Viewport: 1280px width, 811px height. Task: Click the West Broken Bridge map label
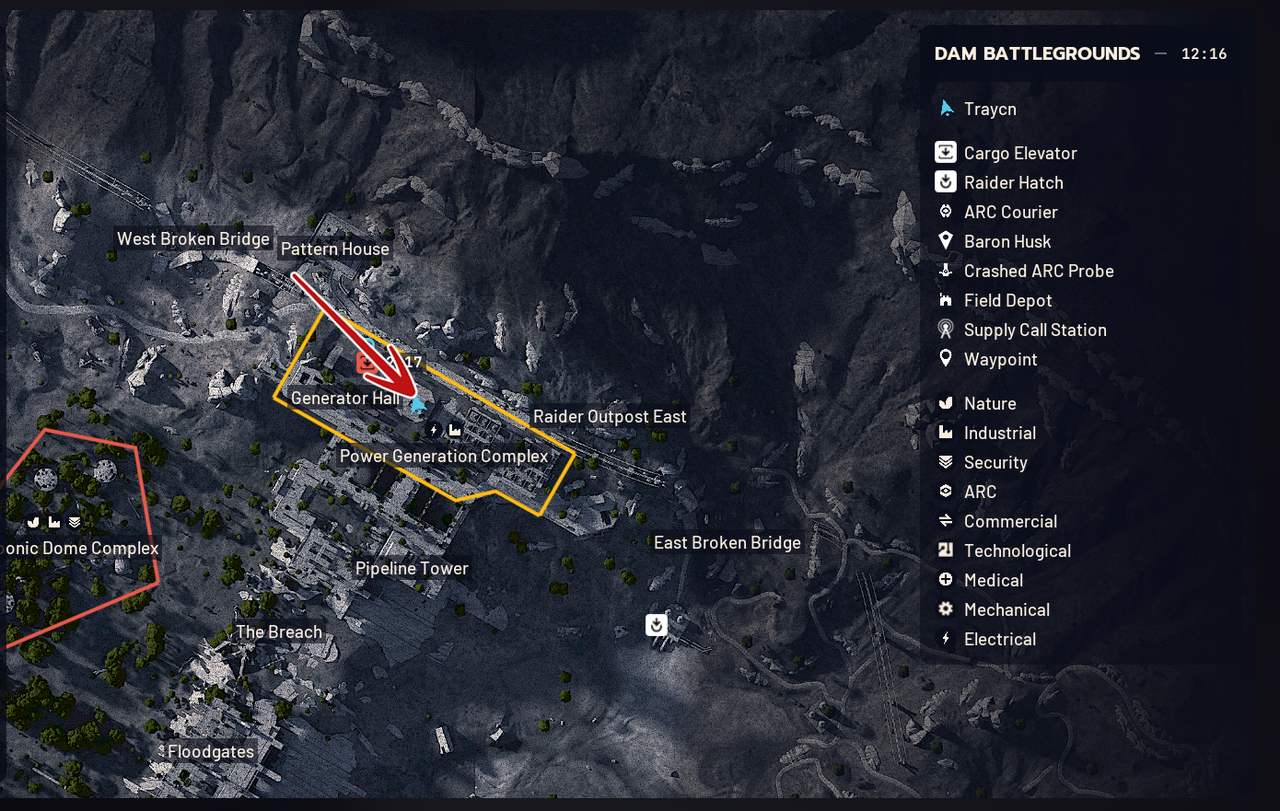point(193,239)
